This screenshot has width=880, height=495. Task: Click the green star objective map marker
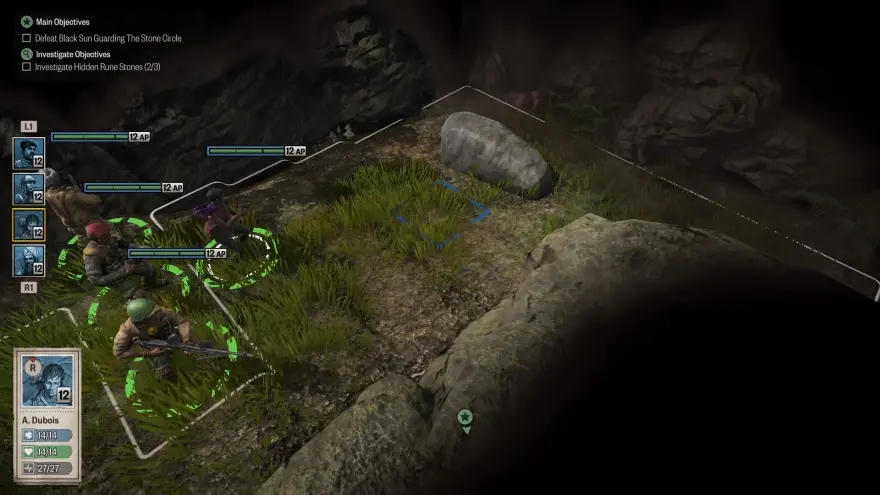pos(465,418)
